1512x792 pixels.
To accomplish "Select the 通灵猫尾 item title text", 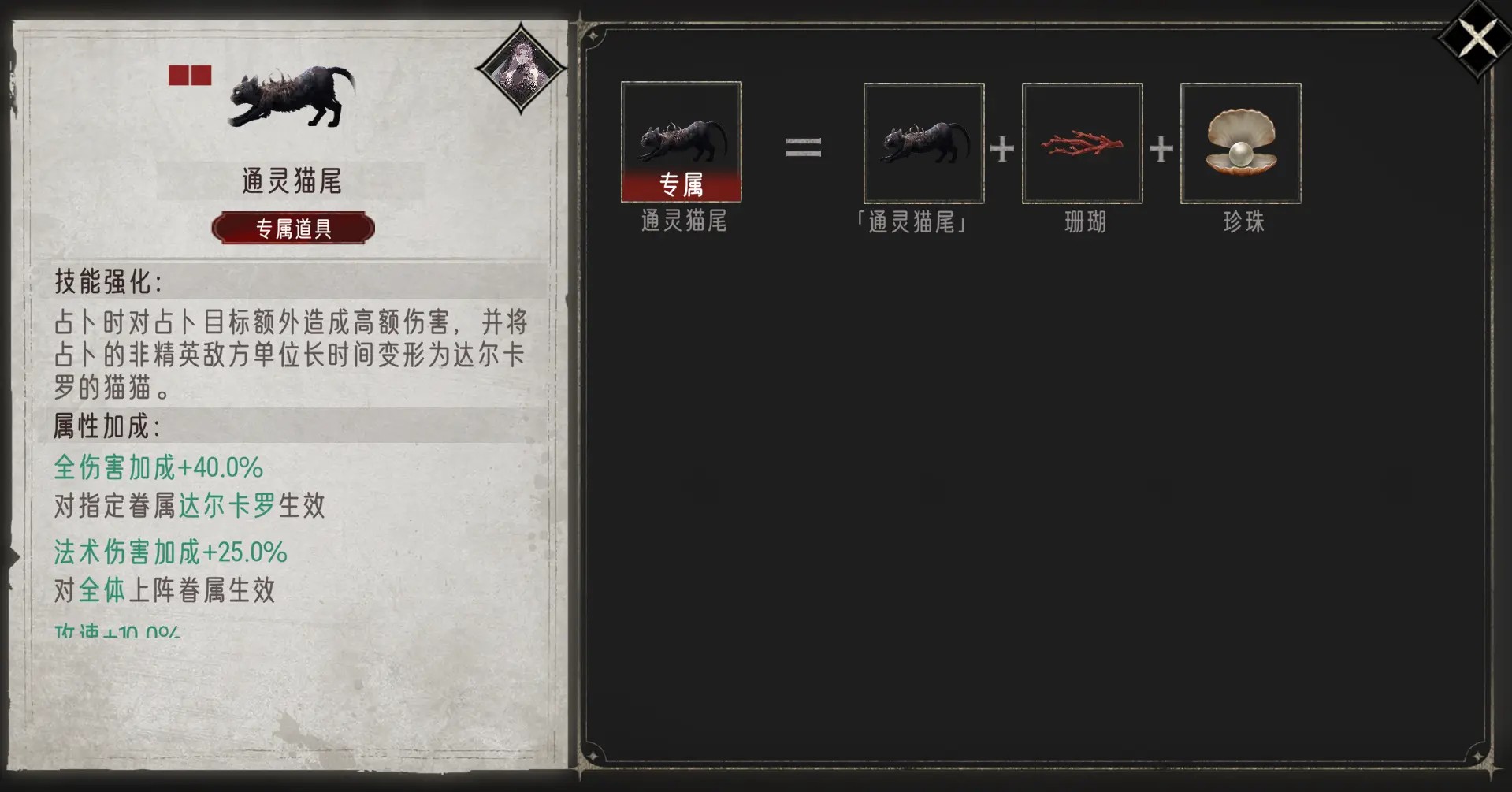I will (x=291, y=180).
